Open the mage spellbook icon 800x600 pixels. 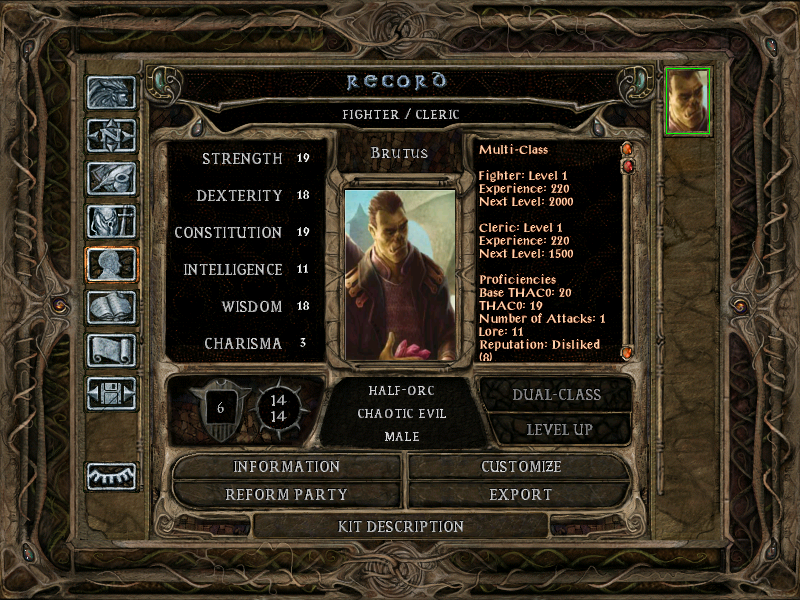[111, 307]
